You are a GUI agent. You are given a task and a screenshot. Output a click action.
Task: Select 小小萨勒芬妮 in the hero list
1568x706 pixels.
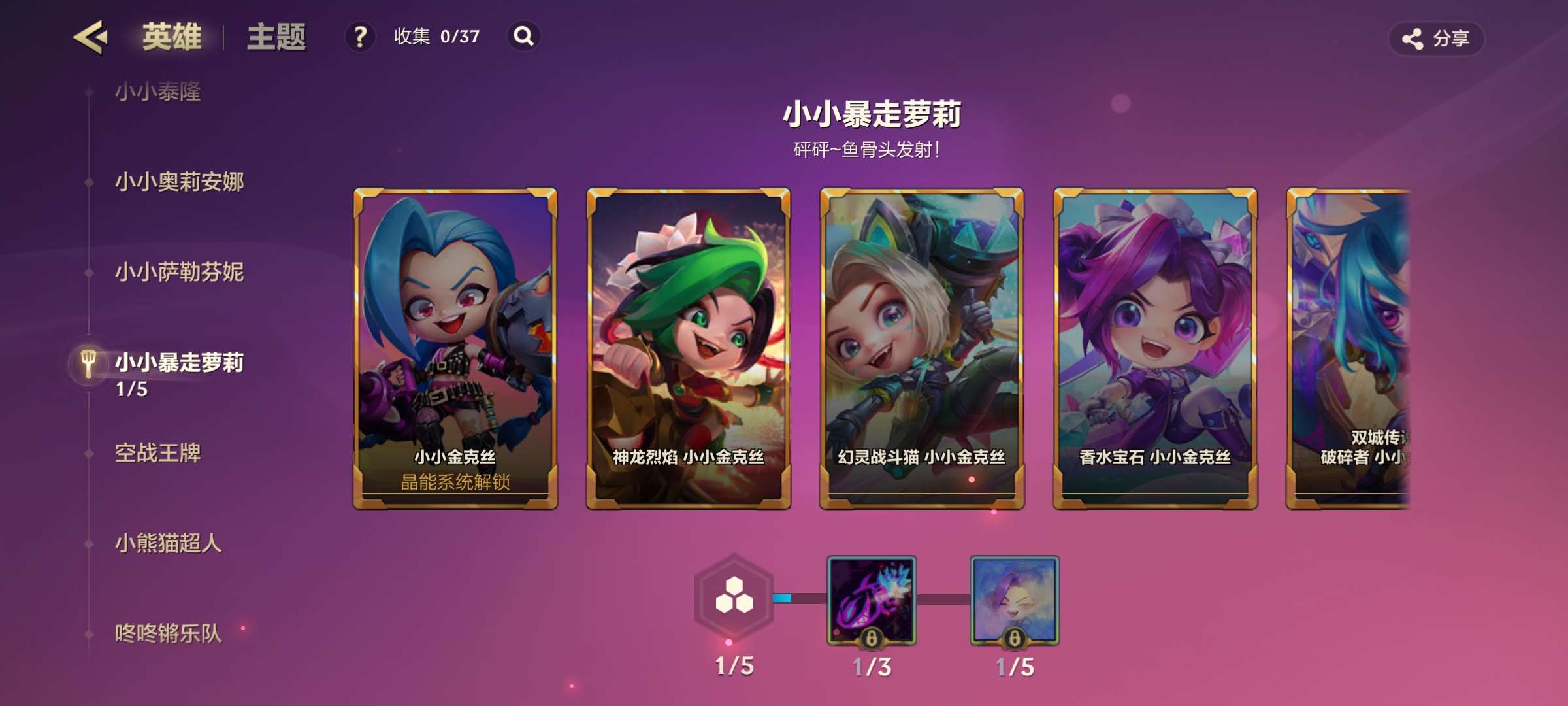click(x=179, y=272)
